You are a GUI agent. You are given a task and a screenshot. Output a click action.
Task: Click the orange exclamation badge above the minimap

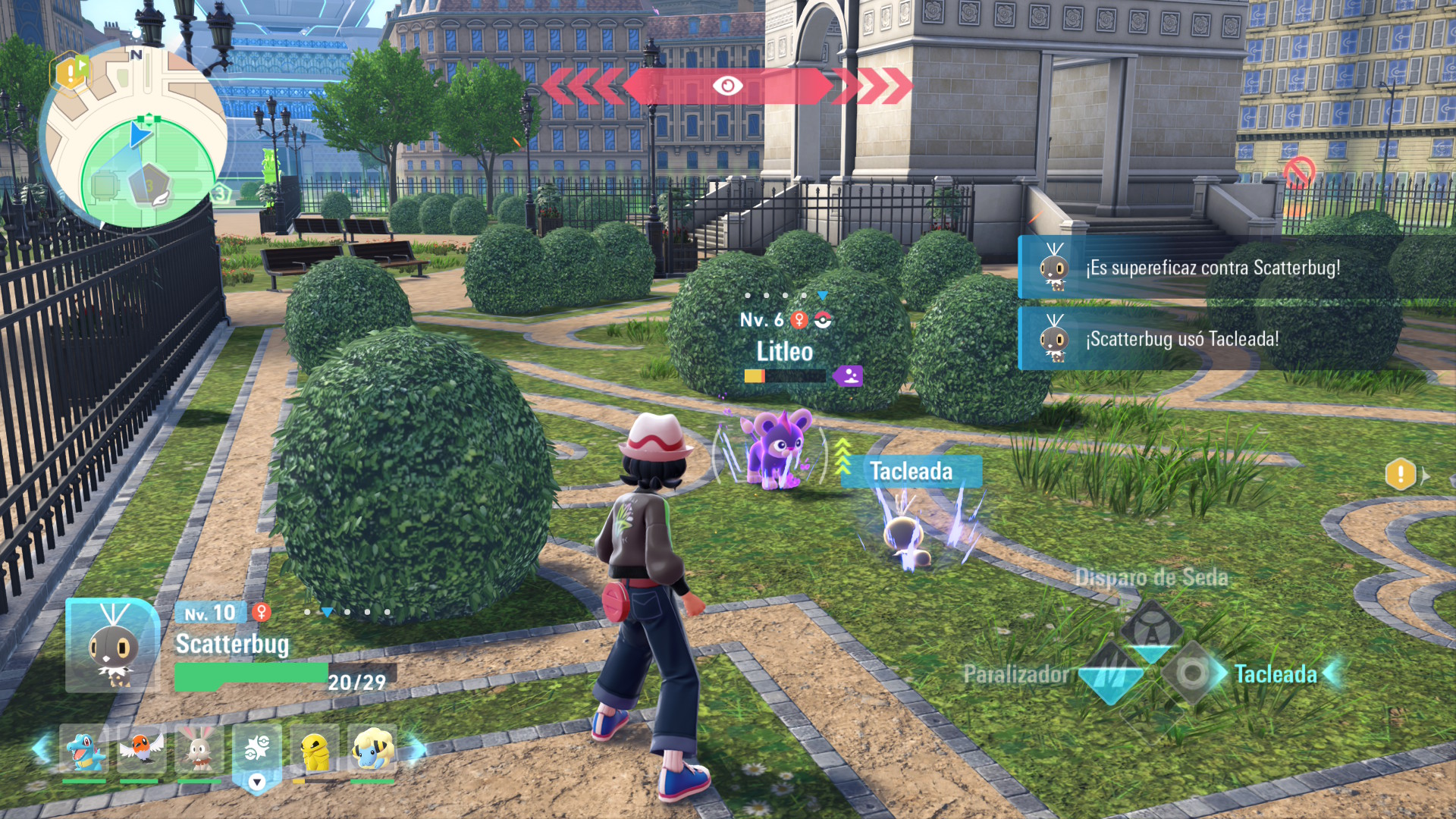click(69, 72)
